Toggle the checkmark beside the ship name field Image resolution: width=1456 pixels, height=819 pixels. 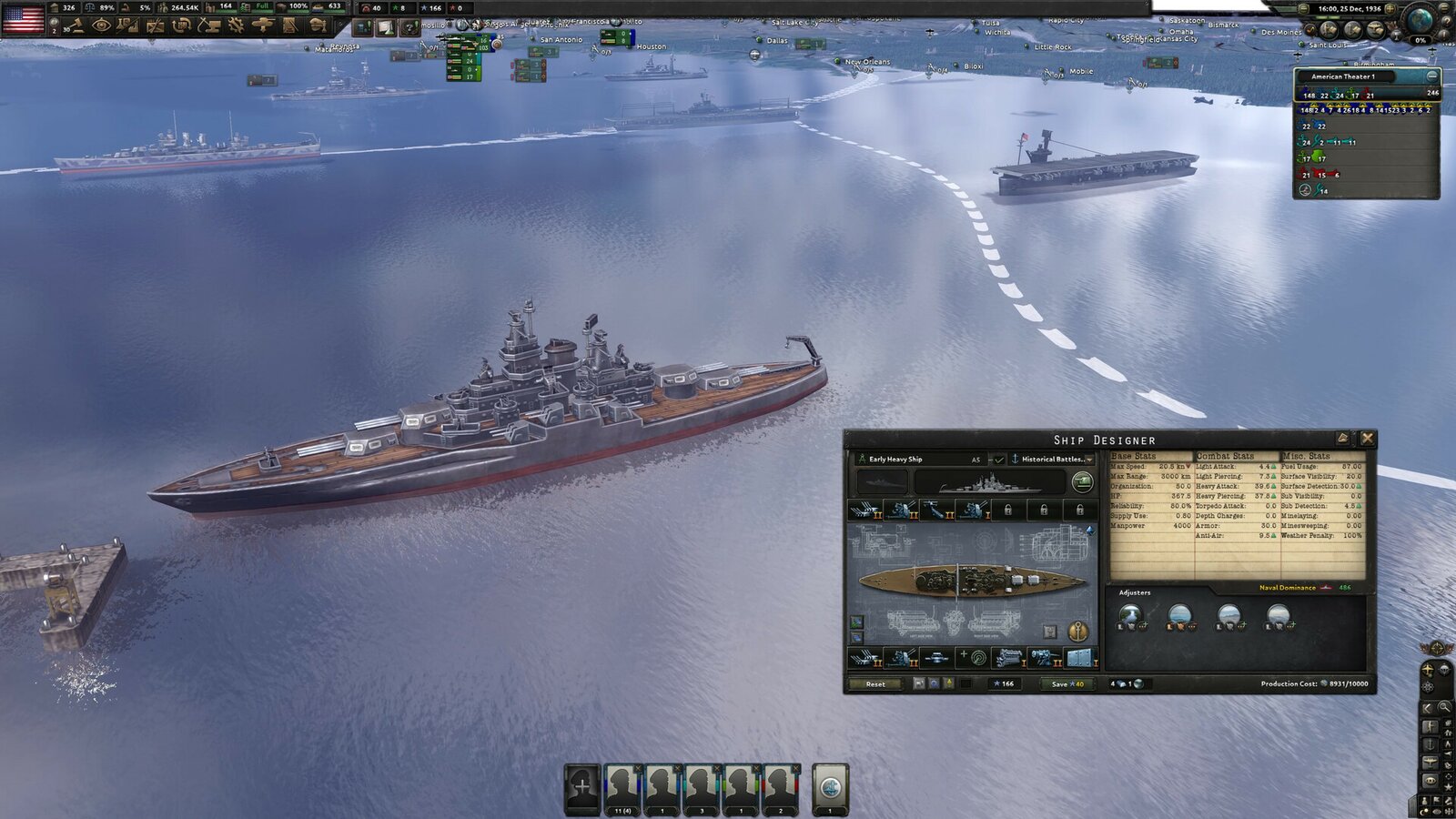999,460
